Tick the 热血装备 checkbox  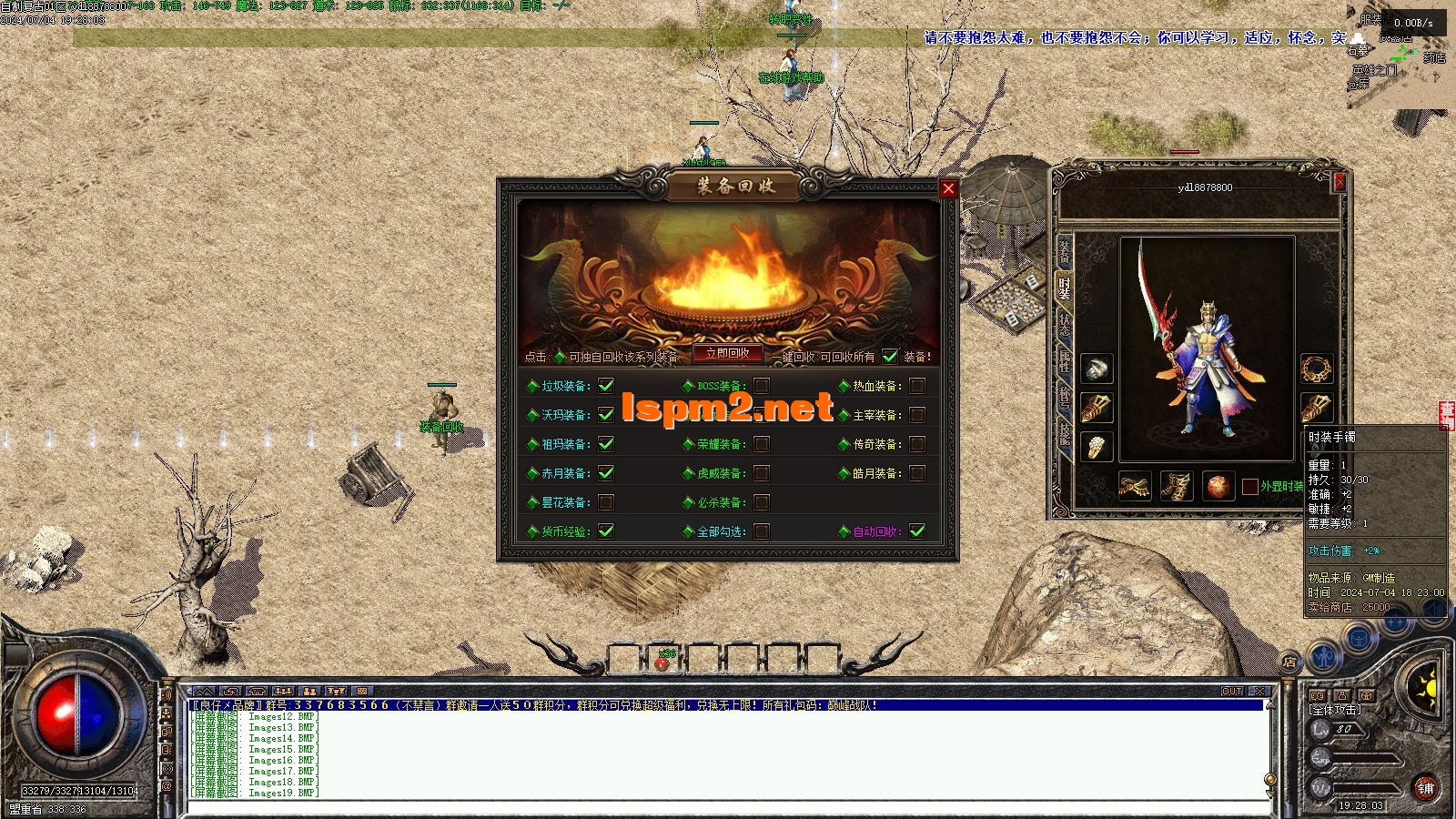(917, 386)
